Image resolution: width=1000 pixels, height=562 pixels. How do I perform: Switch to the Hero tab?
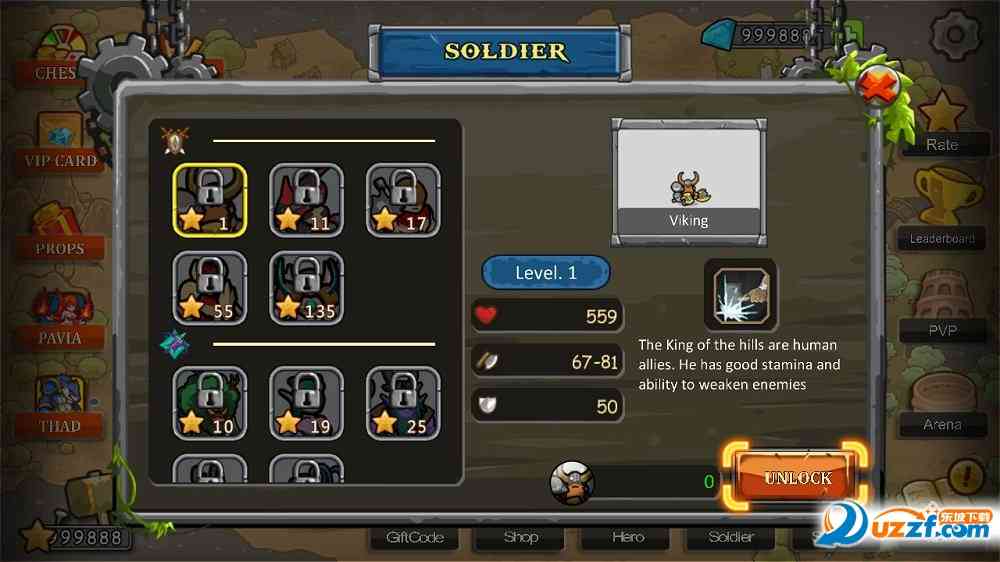coord(627,537)
